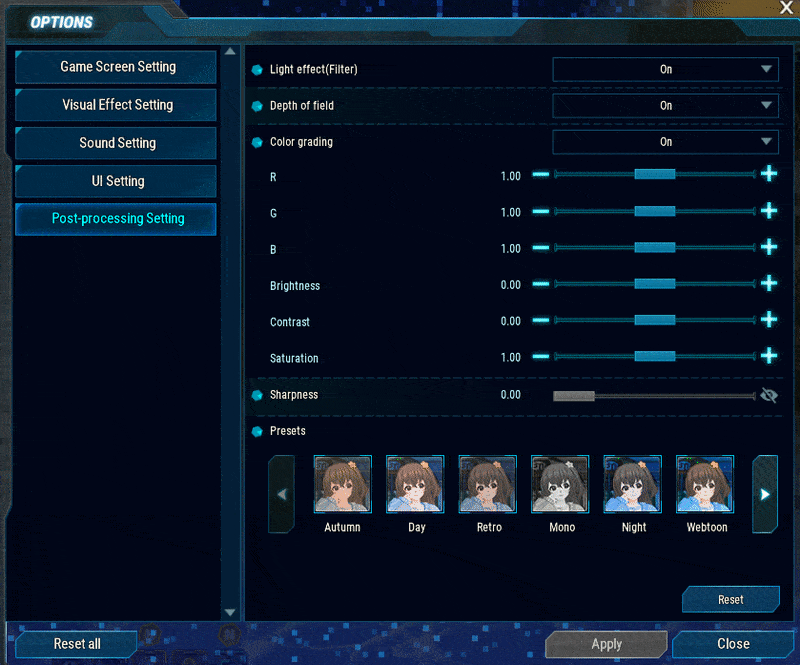Image resolution: width=800 pixels, height=665 pixels.
Task: Increase the R value with plus
Action: point(769,174)
